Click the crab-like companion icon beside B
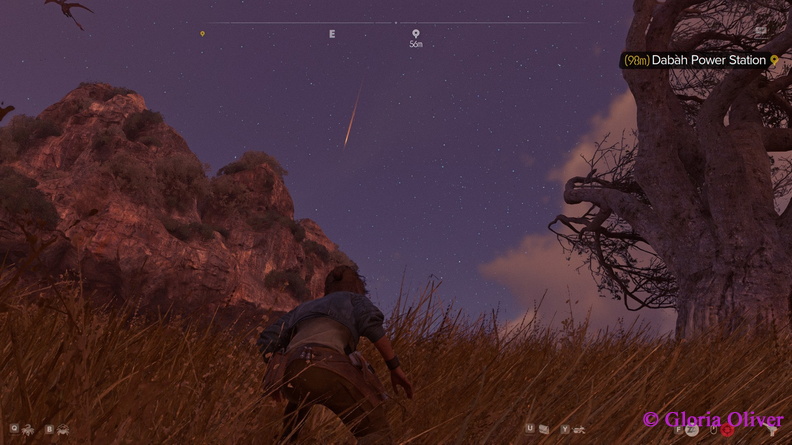The width and height of the screenshot is (792, 445). [x=63, y=429]
